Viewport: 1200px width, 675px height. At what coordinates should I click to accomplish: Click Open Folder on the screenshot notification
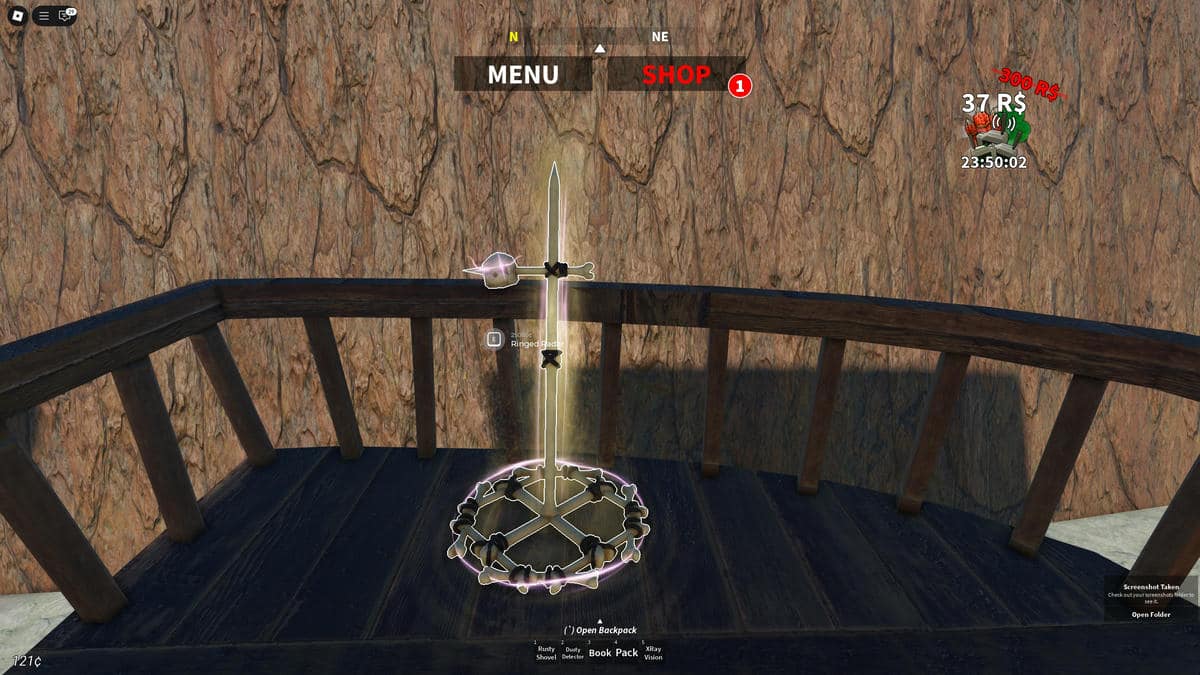pos(1150,614)
